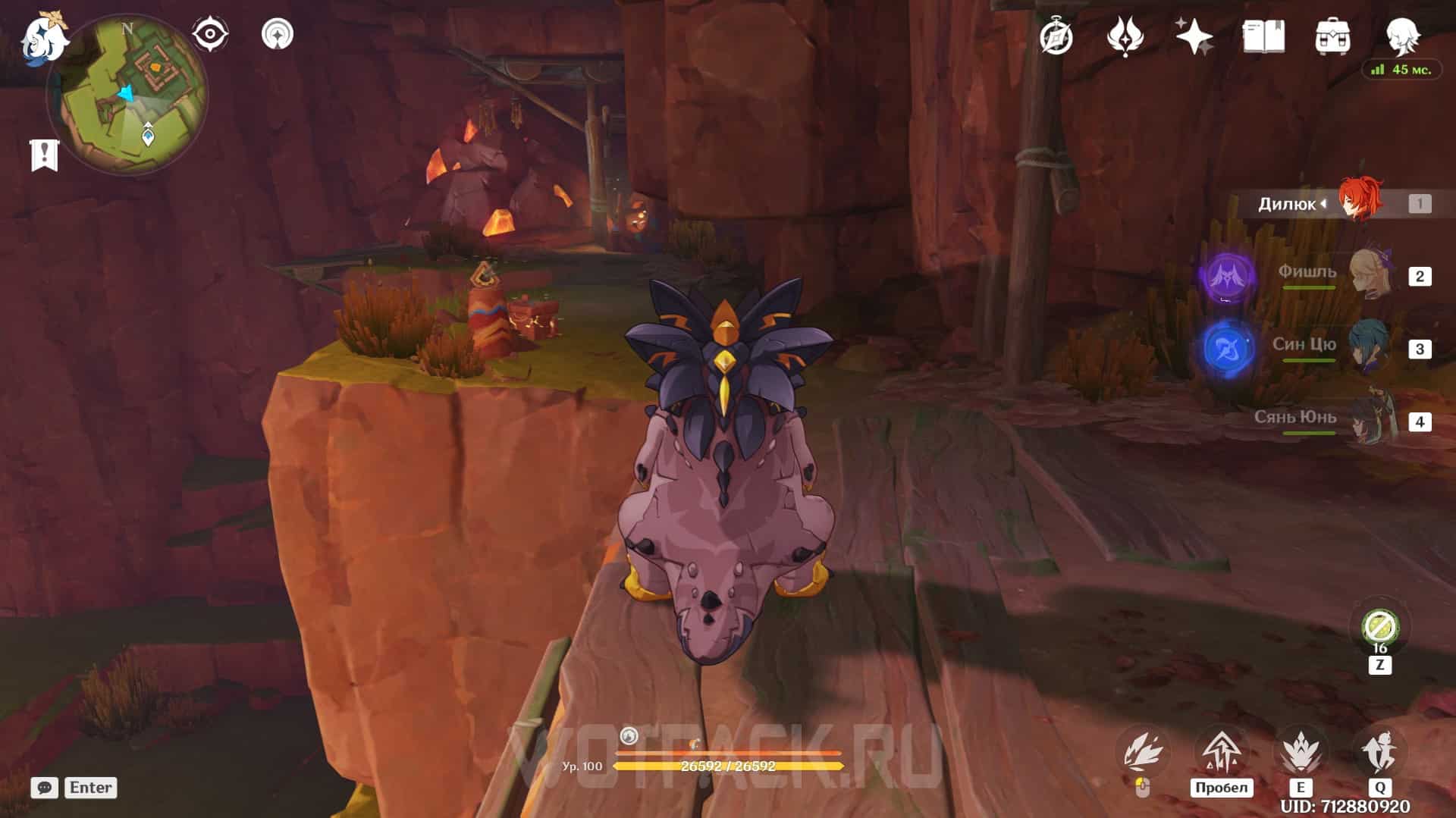Image resolution: width=1456 pixels, height=818 pixels.
Task: Open the Paimon menu icon
Action: pyautogui.click(x=43, y=38)
